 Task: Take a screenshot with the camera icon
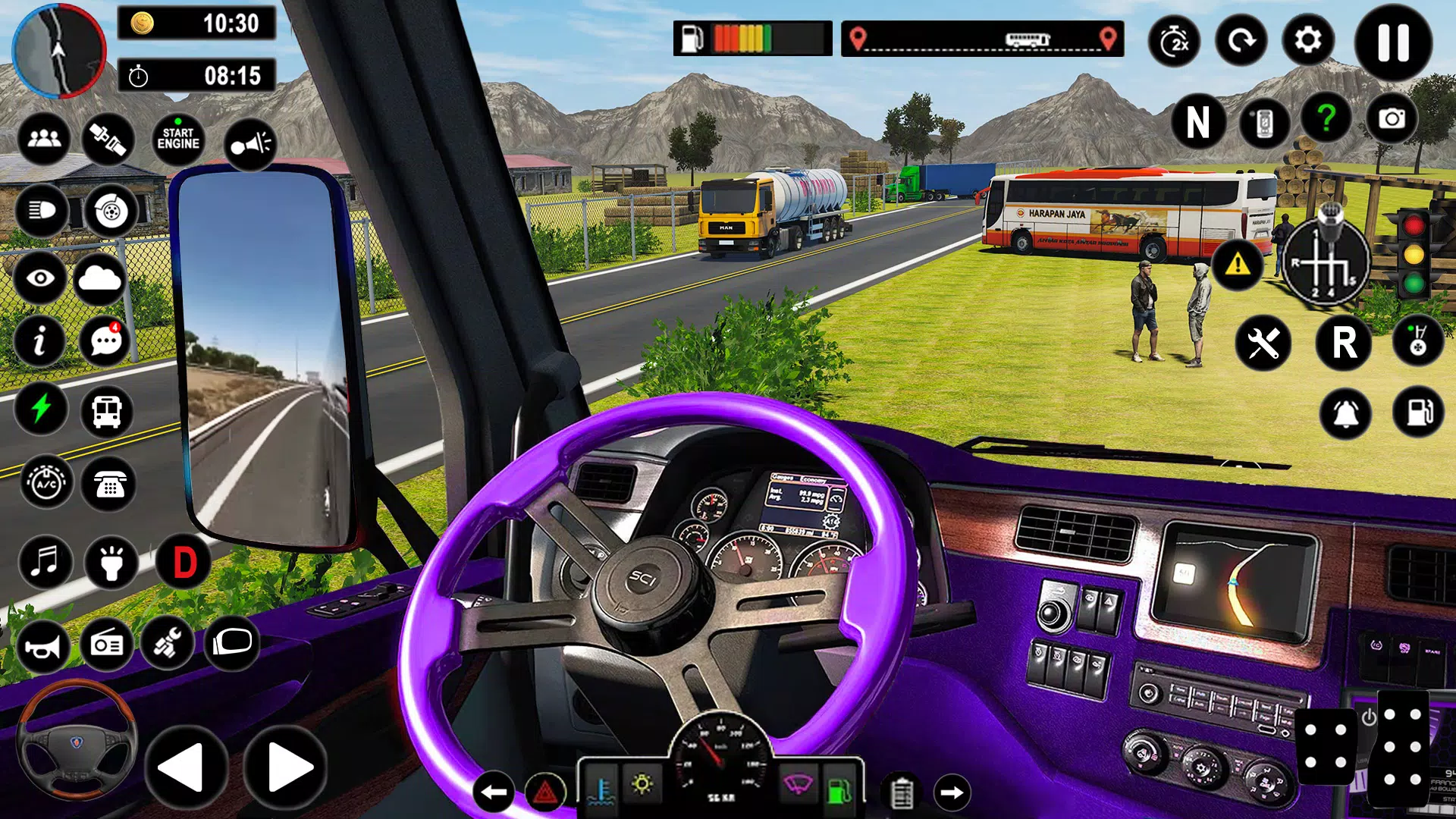coord(1392,119)
